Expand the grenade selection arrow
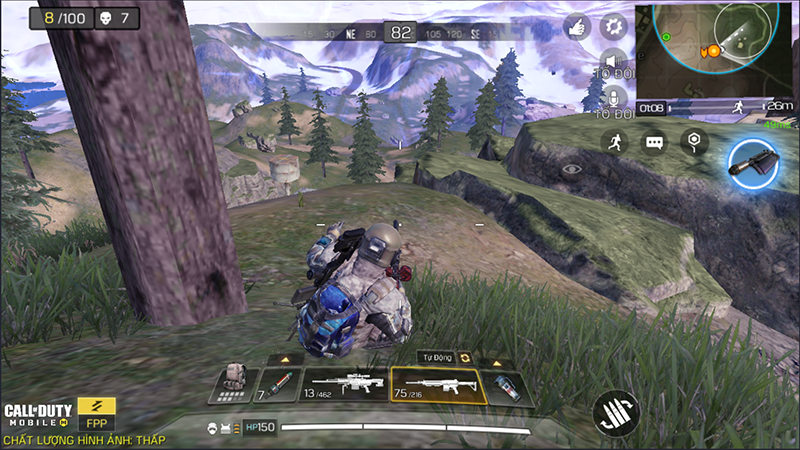800x450 pixels. tap(496, 360)
